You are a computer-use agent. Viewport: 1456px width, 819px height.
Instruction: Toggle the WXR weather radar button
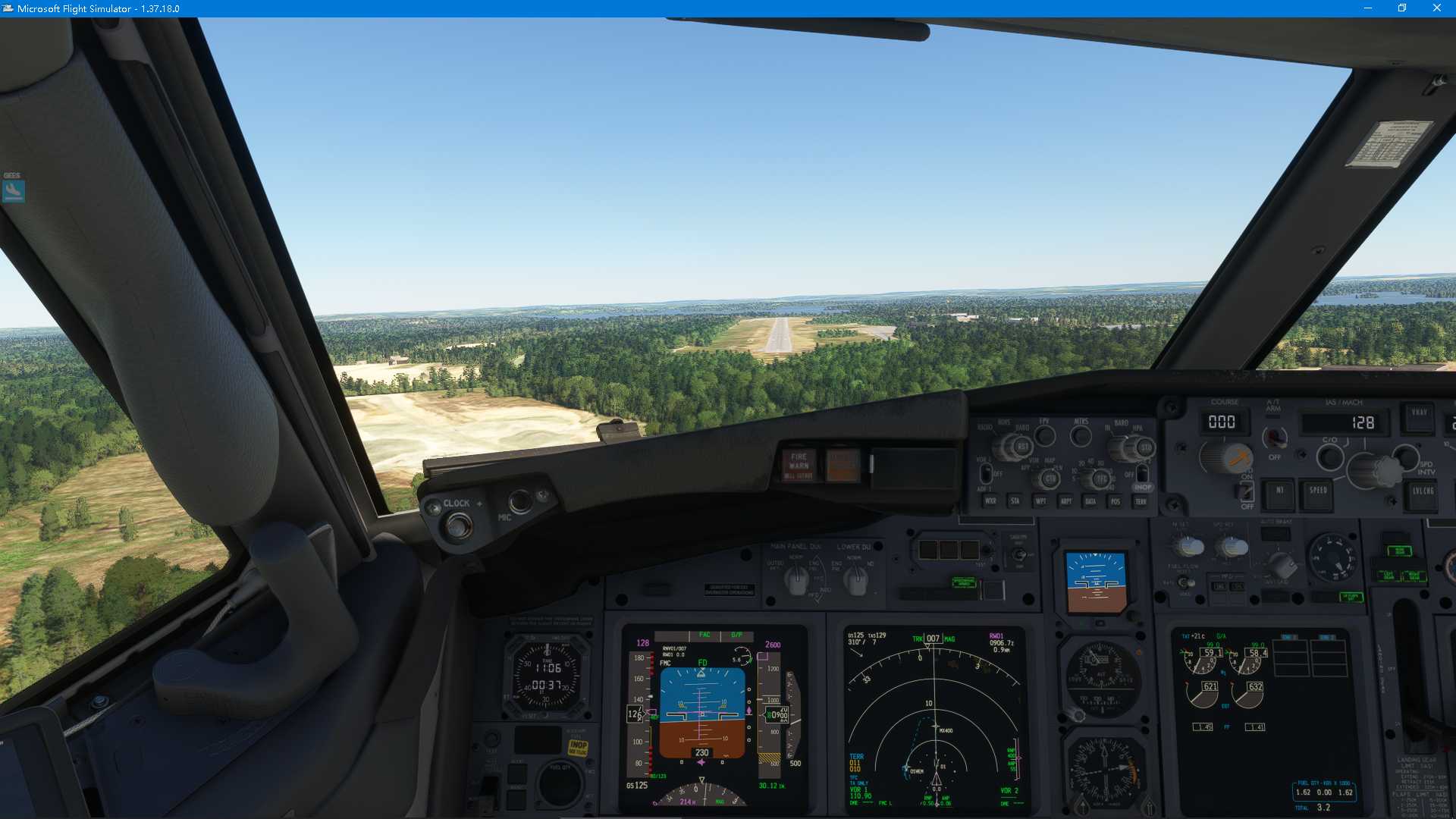(x=990, y=501)
